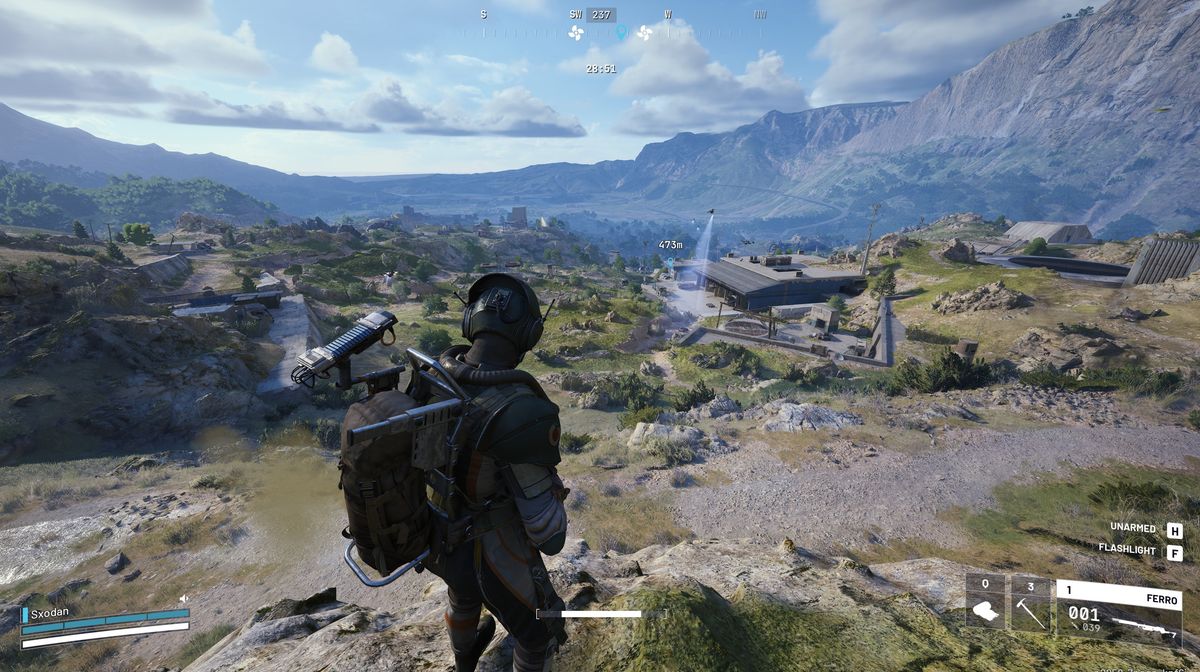Click the voice speaker icon beside Sxodan
The height and width of the screenshot is (672, 1200).
[x=184, y=599]
